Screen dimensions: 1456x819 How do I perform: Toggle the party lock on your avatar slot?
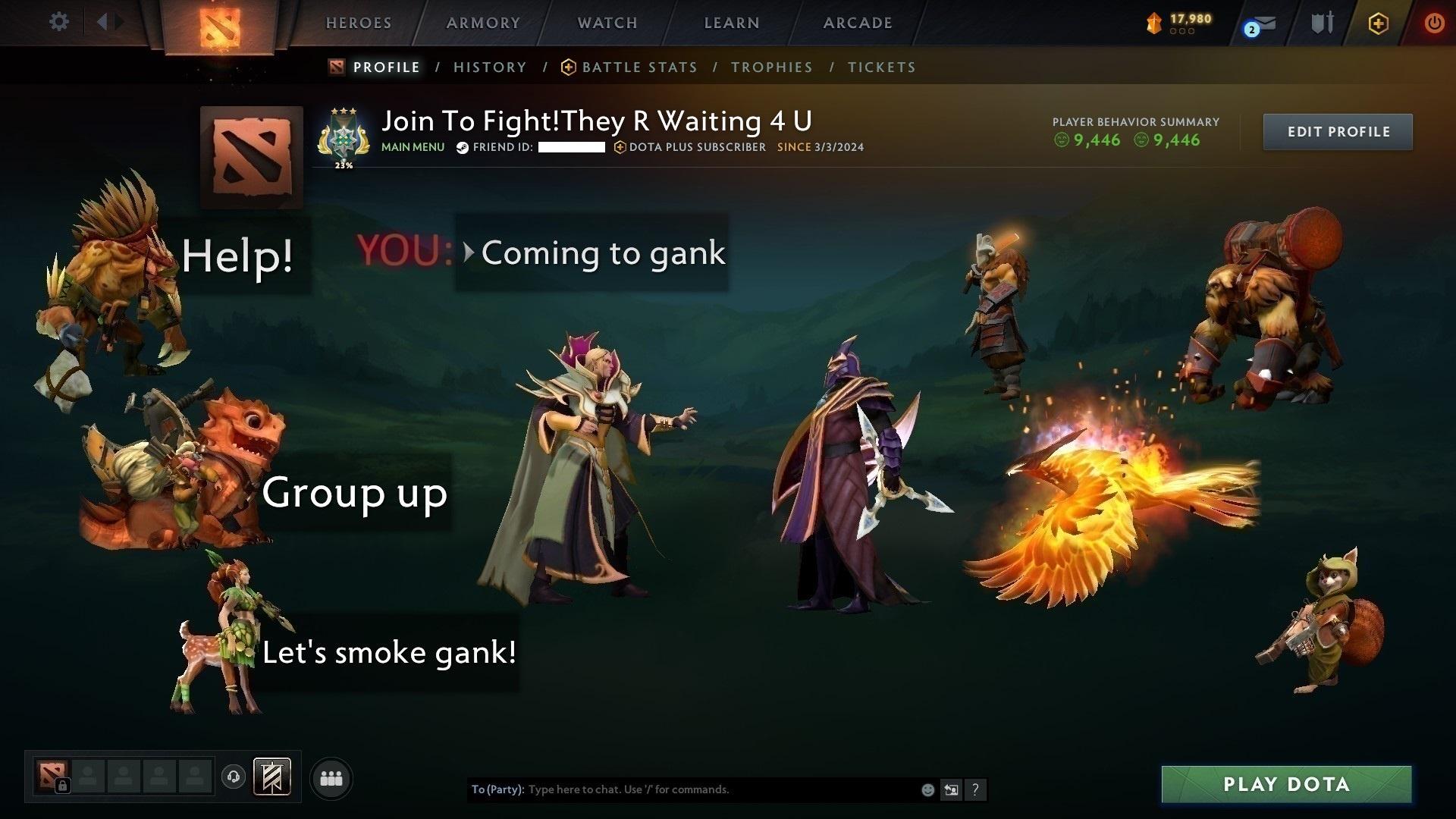(x=64, y=786)
